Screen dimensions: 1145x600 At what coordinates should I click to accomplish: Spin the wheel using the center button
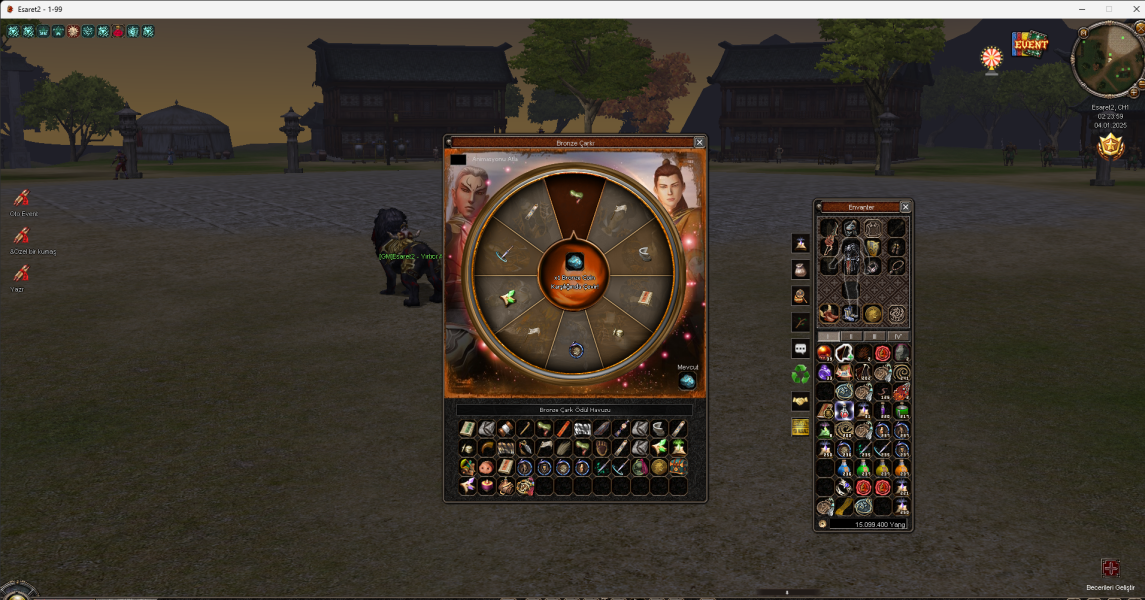[x=574, y=270]
